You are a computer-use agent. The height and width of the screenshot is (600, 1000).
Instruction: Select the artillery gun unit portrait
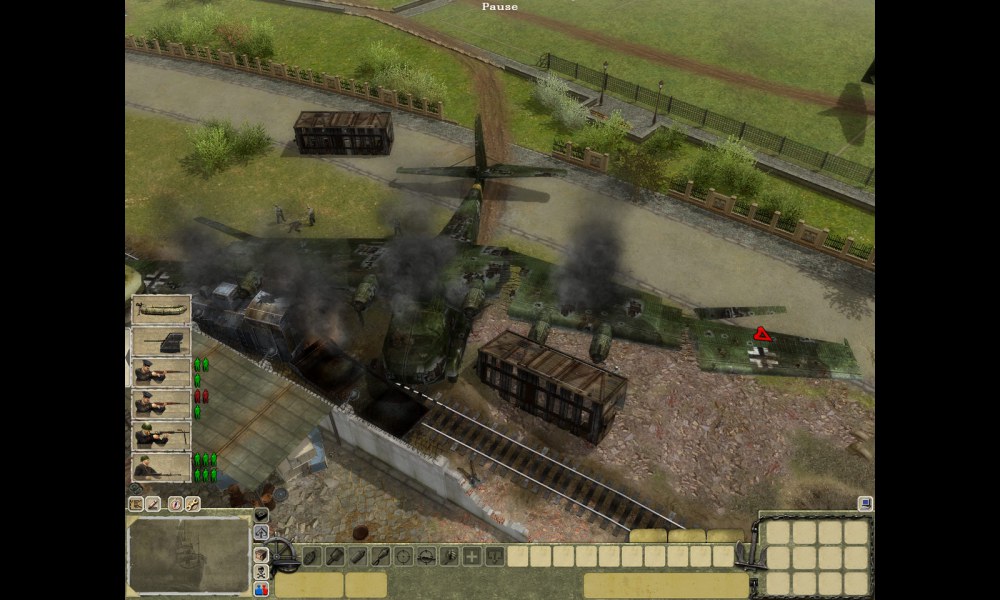pos(161,342)
